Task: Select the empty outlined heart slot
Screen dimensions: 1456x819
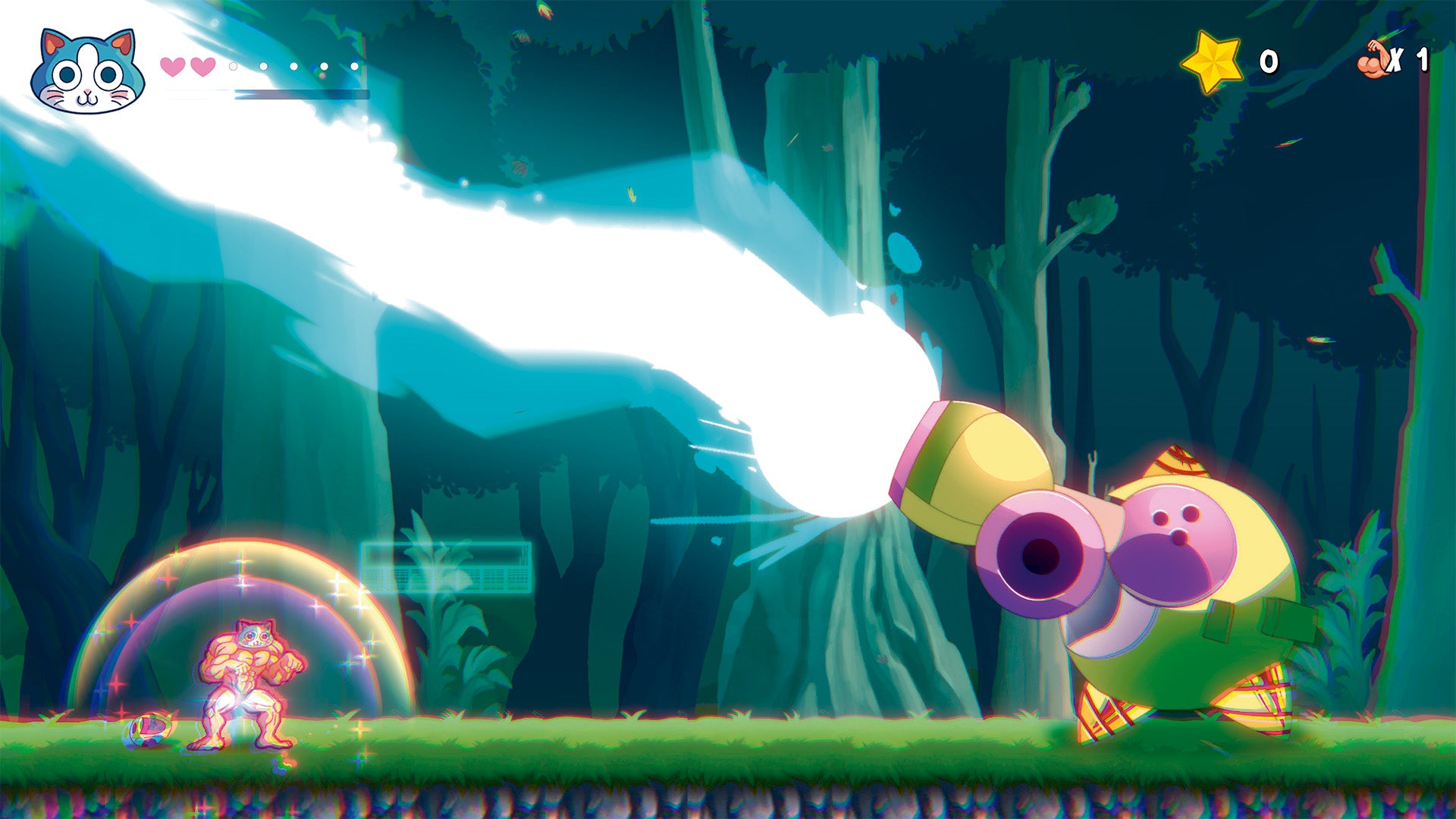Action: (232, 66)
